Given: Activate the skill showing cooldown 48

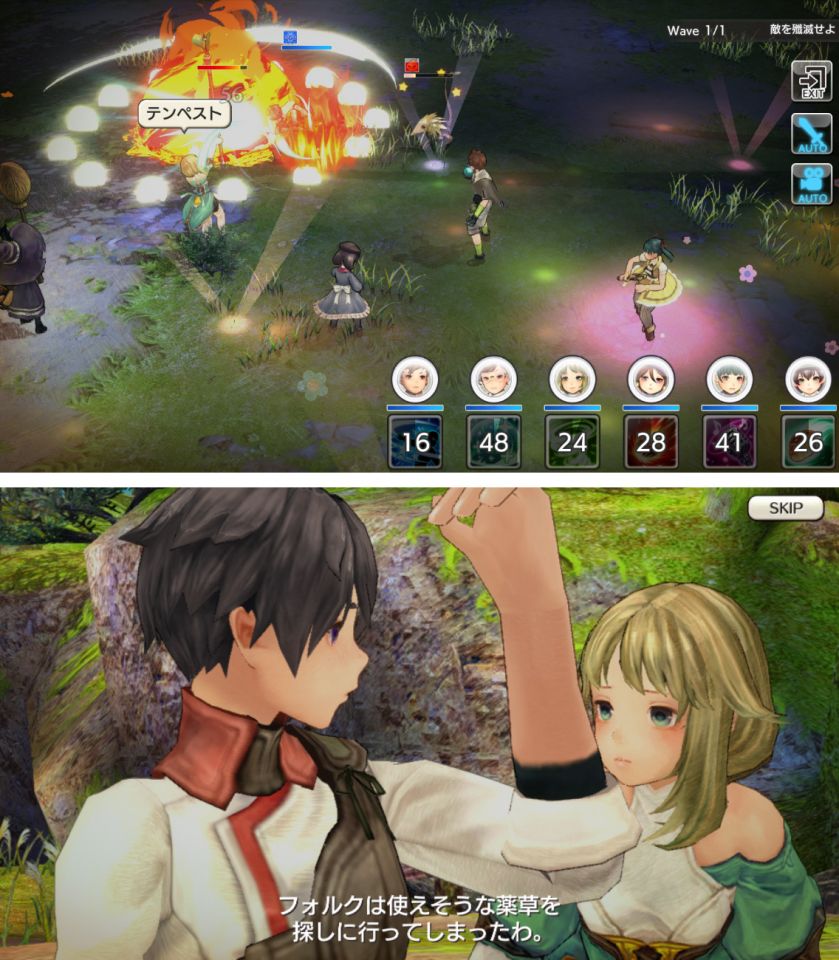Looking at the screenshot, I should pyautogui.click(x=494, y=441).
